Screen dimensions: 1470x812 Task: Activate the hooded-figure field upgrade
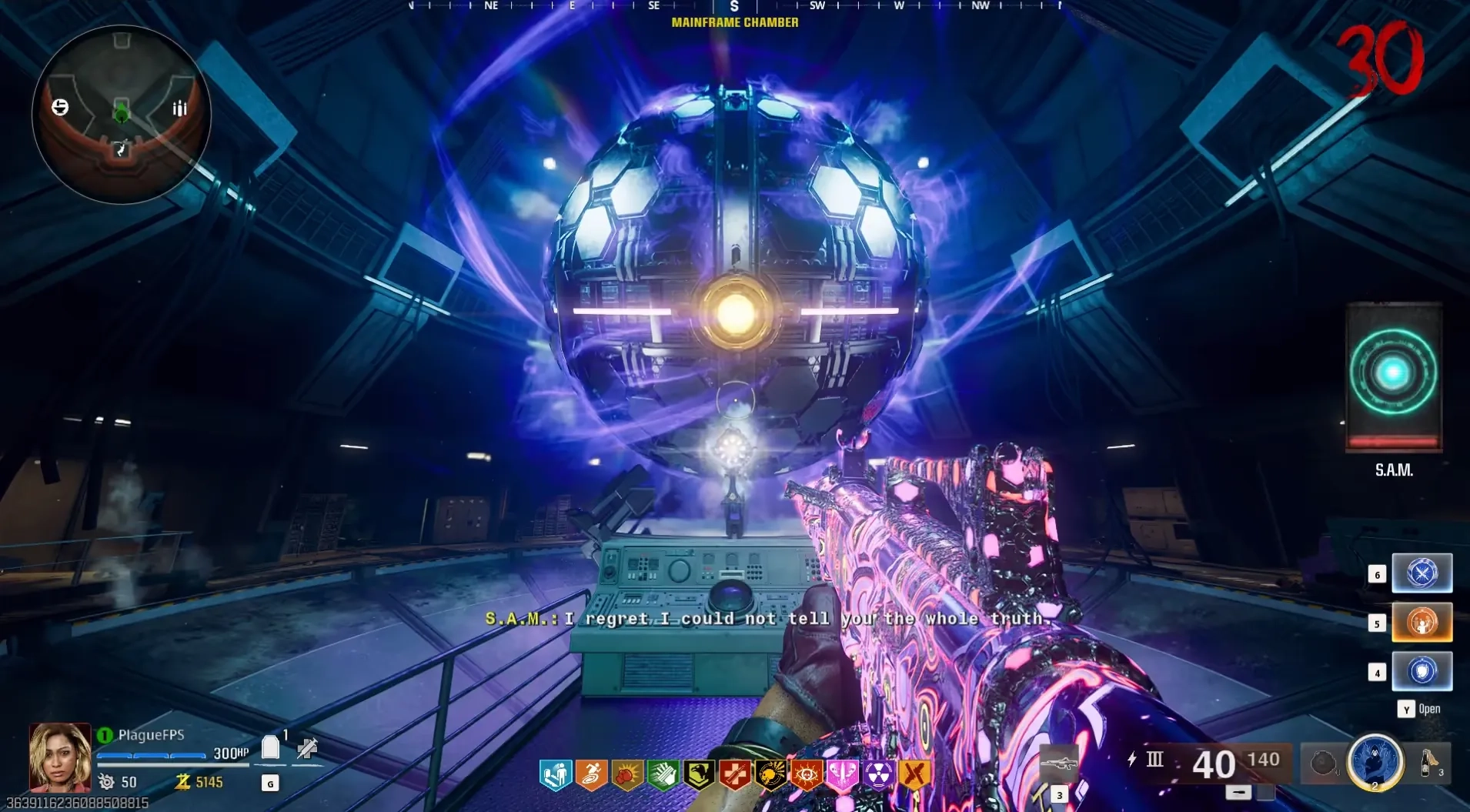[1375, 761]
